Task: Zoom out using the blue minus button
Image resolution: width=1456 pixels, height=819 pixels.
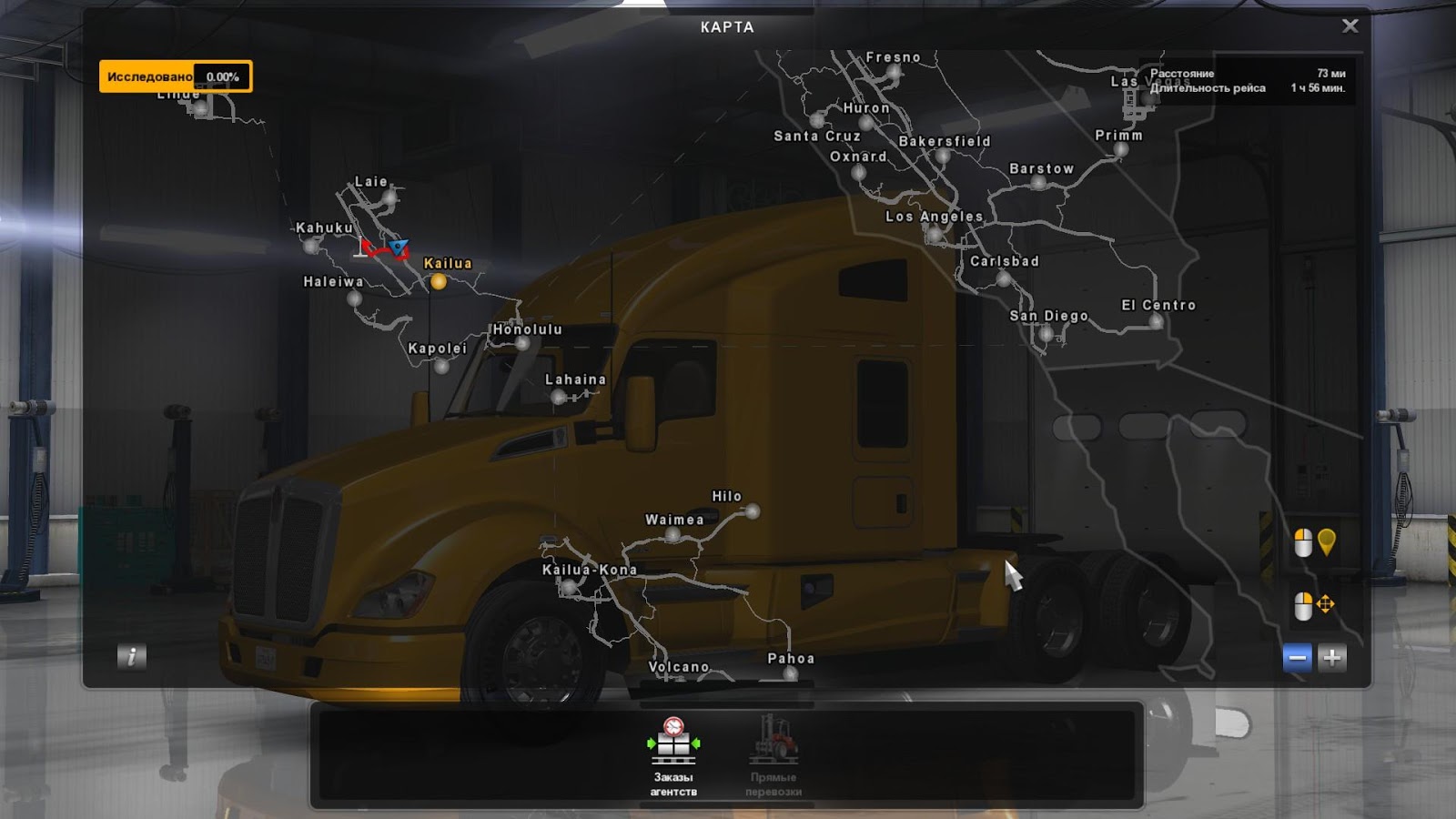Action: pos(1296,658)
